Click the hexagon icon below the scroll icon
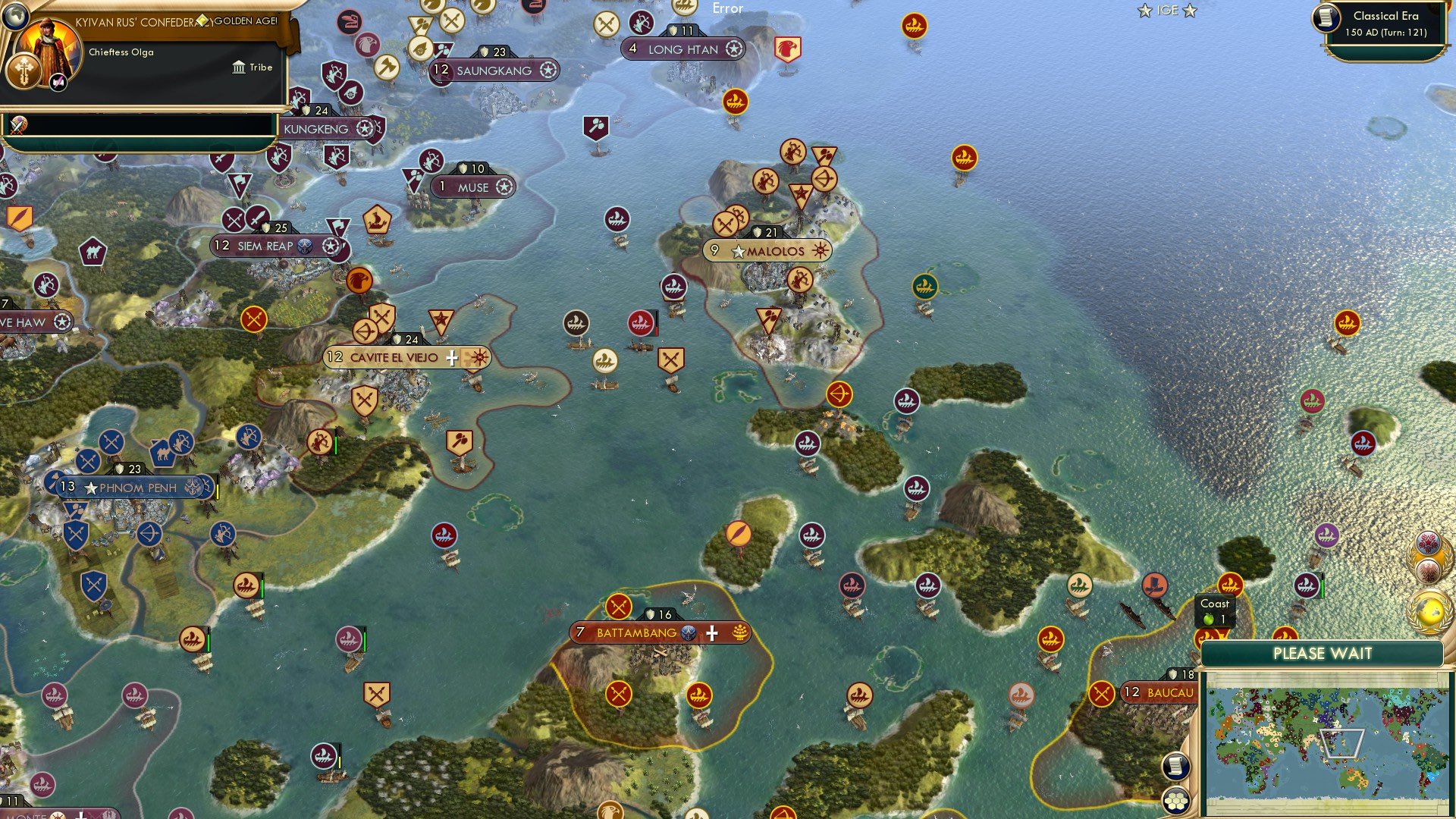Viewport: 1456px width, 819px height. pyautogui.click(x=1178, y=801)
